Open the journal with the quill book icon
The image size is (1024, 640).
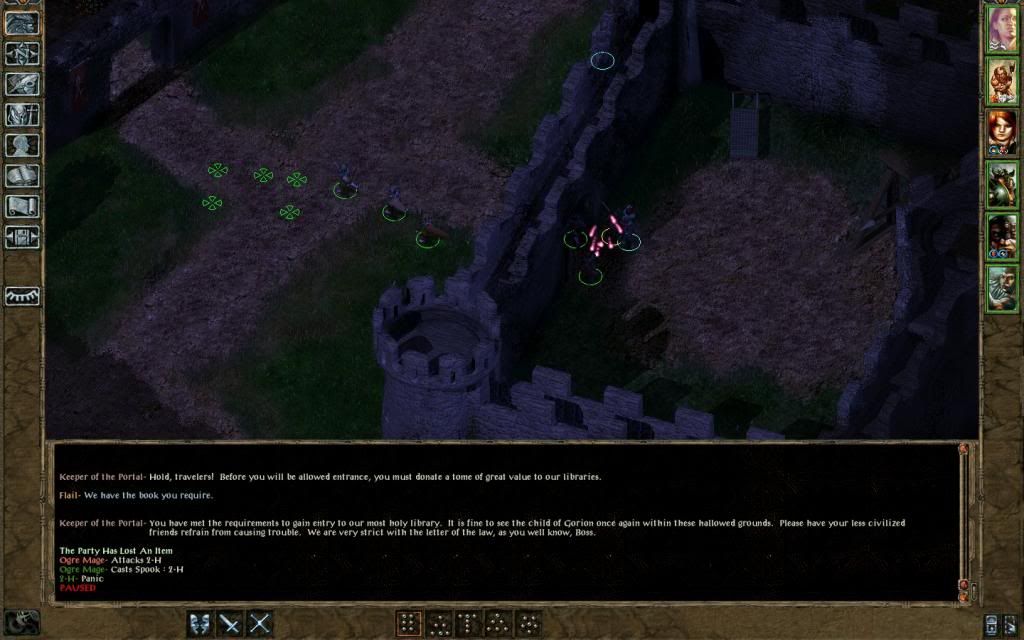click(x=21, y=84)
